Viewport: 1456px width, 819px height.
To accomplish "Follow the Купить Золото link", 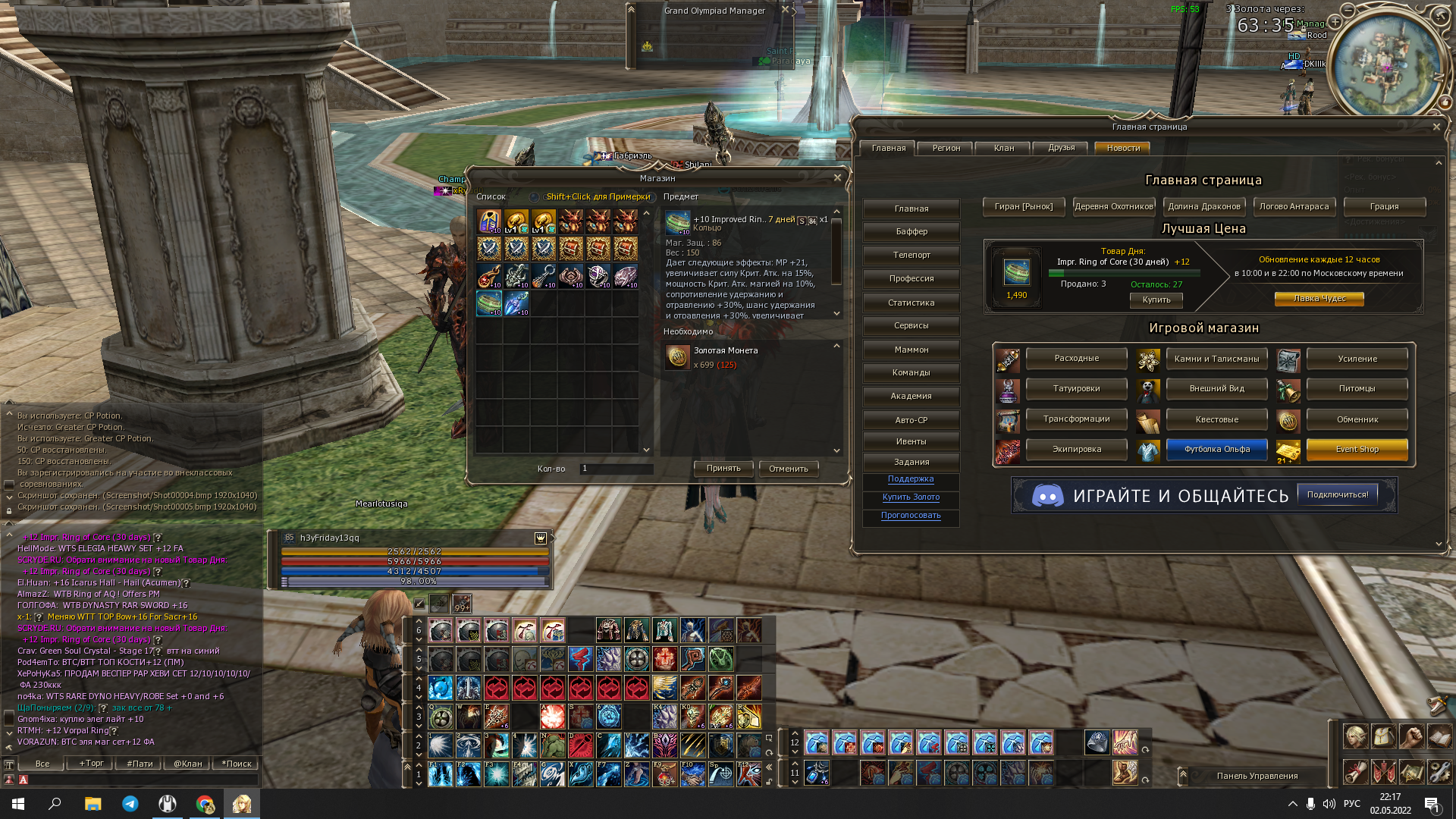I will (x=911, y=497).
